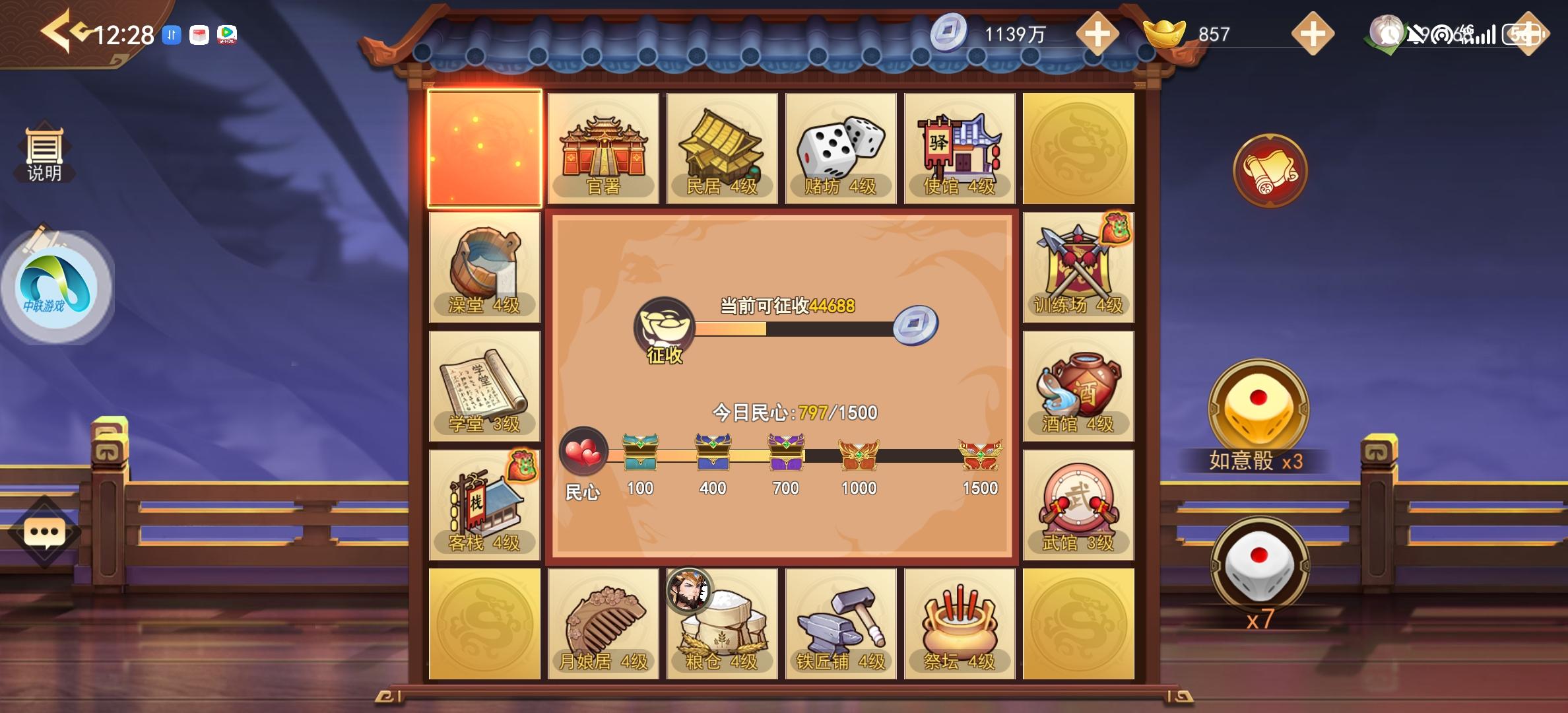Select the 澡堂 bathhouse tile
This screenshot has height=713, width=1568.
point(484,266)
